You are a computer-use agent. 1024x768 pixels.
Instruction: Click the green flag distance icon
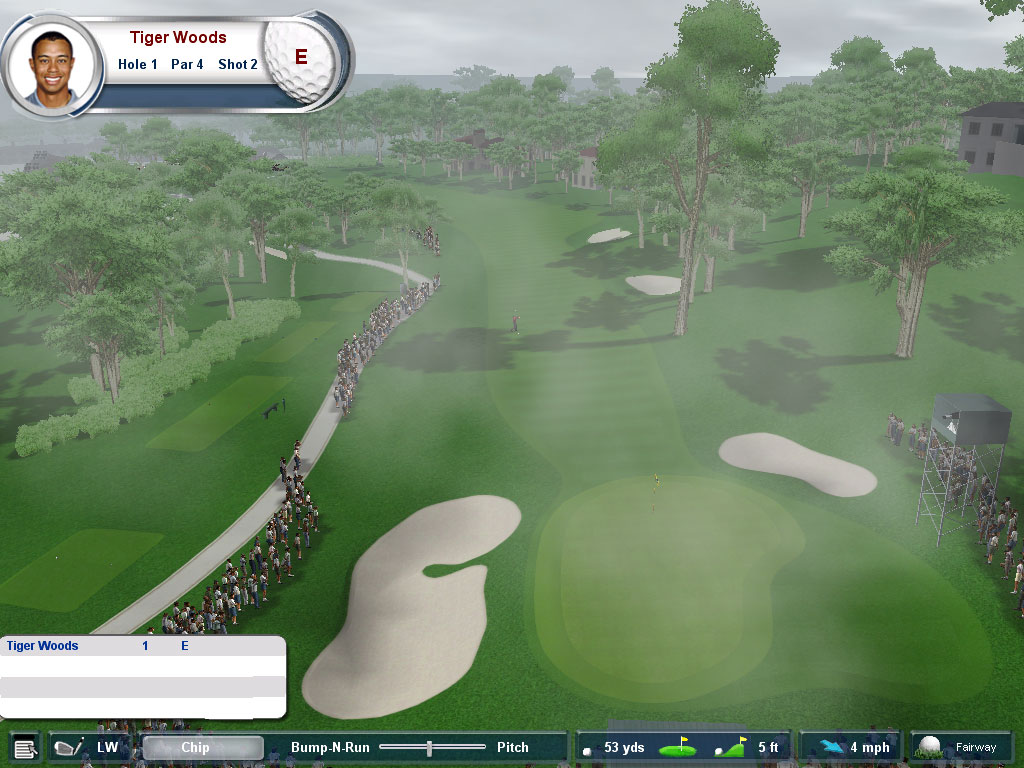click(x=677, y=748)
